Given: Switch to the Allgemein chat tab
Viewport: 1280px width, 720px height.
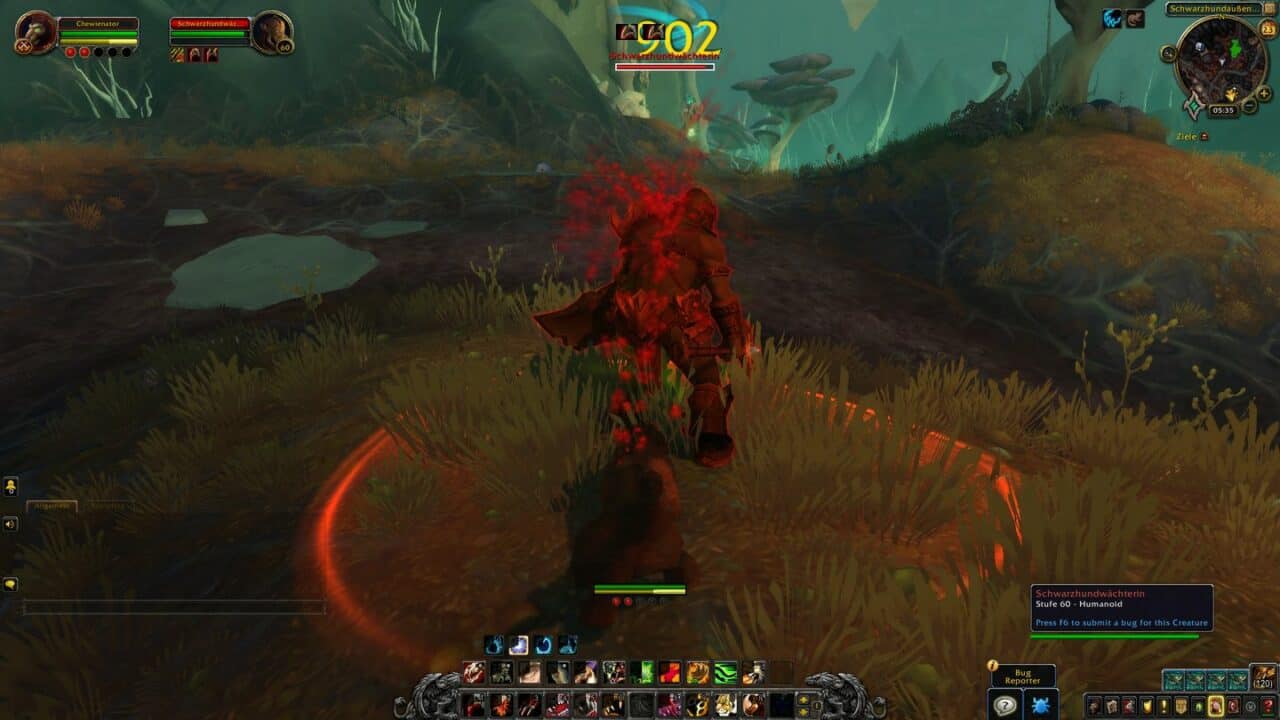Looking at the screenshot, I should tap(52, 505).
